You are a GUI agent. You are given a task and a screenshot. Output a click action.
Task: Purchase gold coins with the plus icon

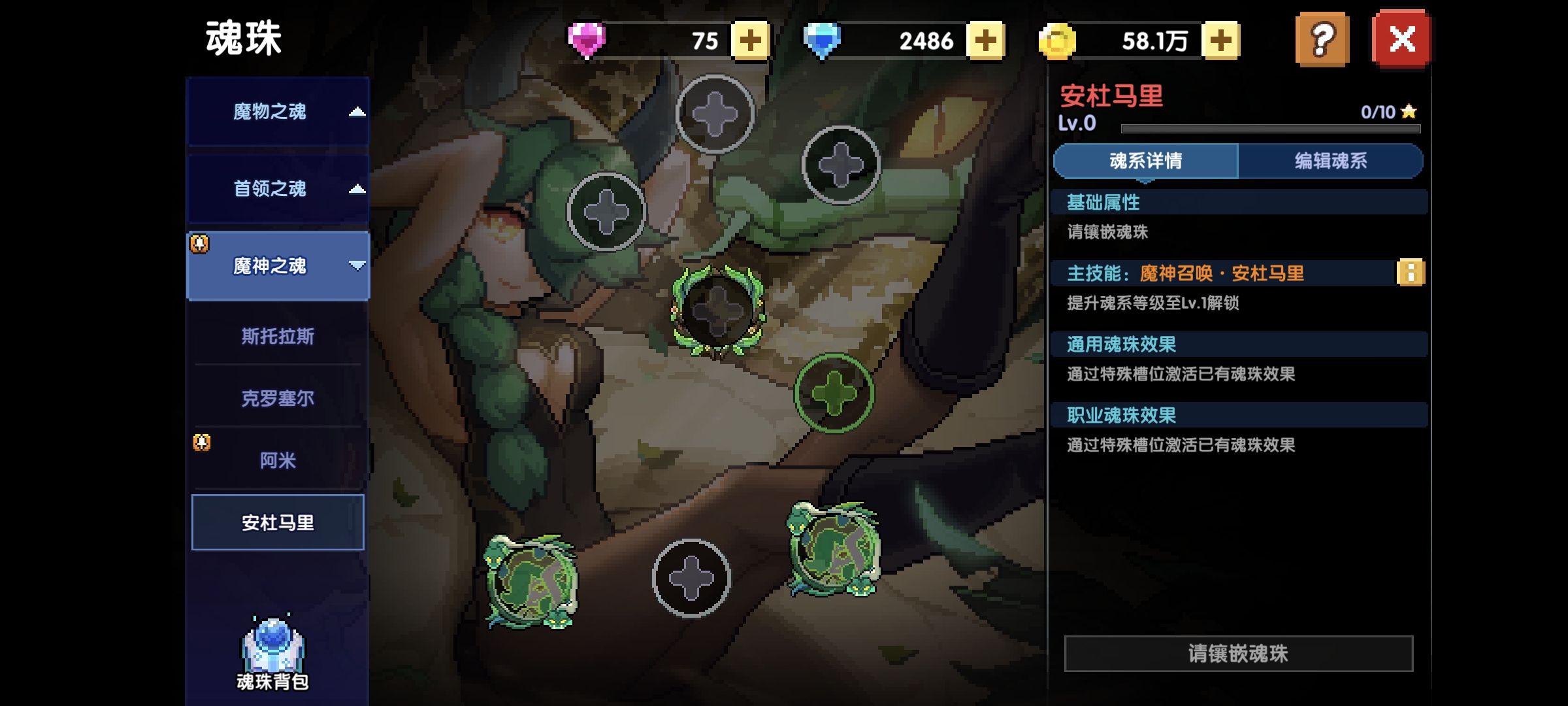click(1220, 41)
